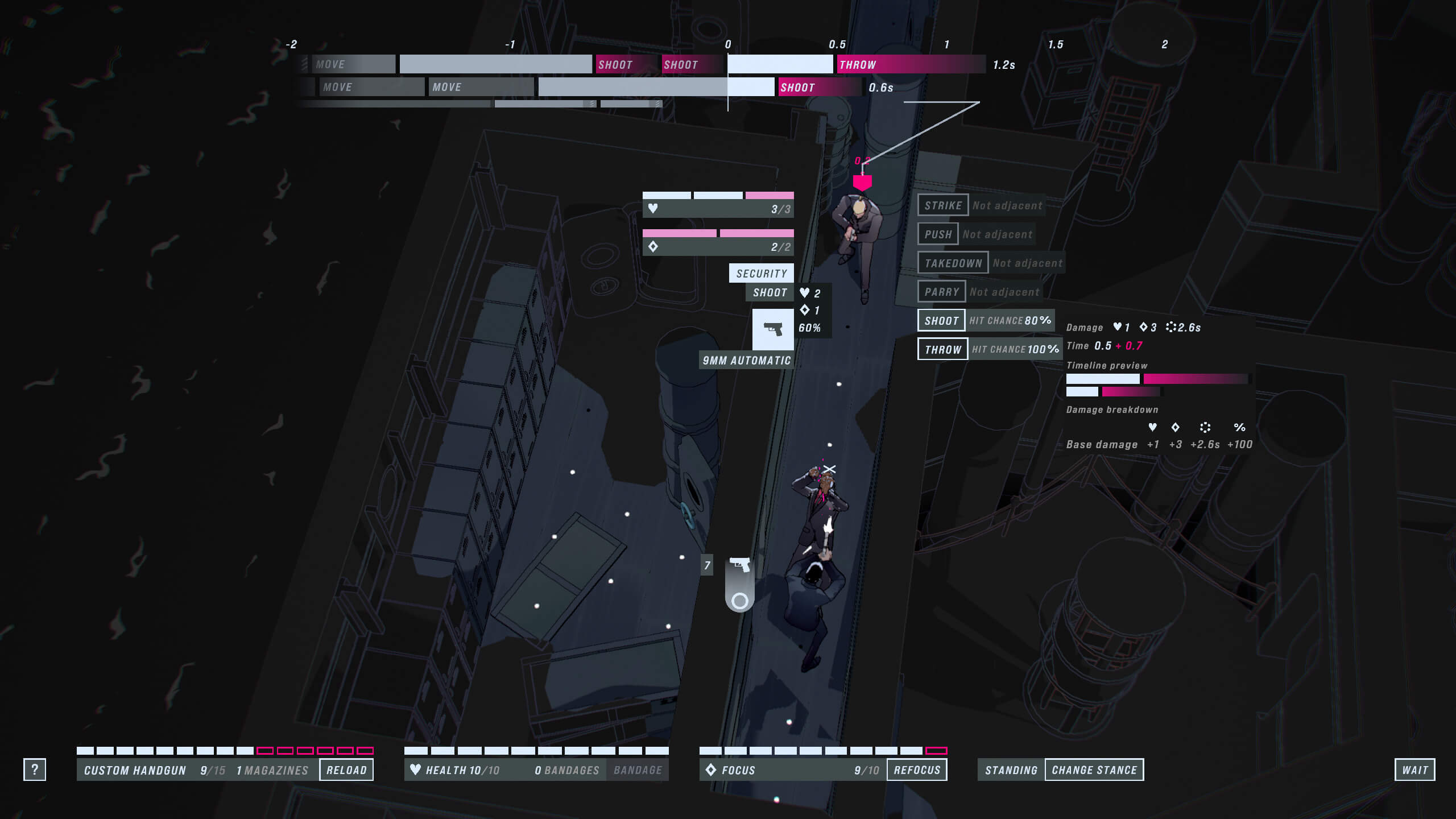
Task: Select the pink Throw block on the timeline
Action: point(910,64)
